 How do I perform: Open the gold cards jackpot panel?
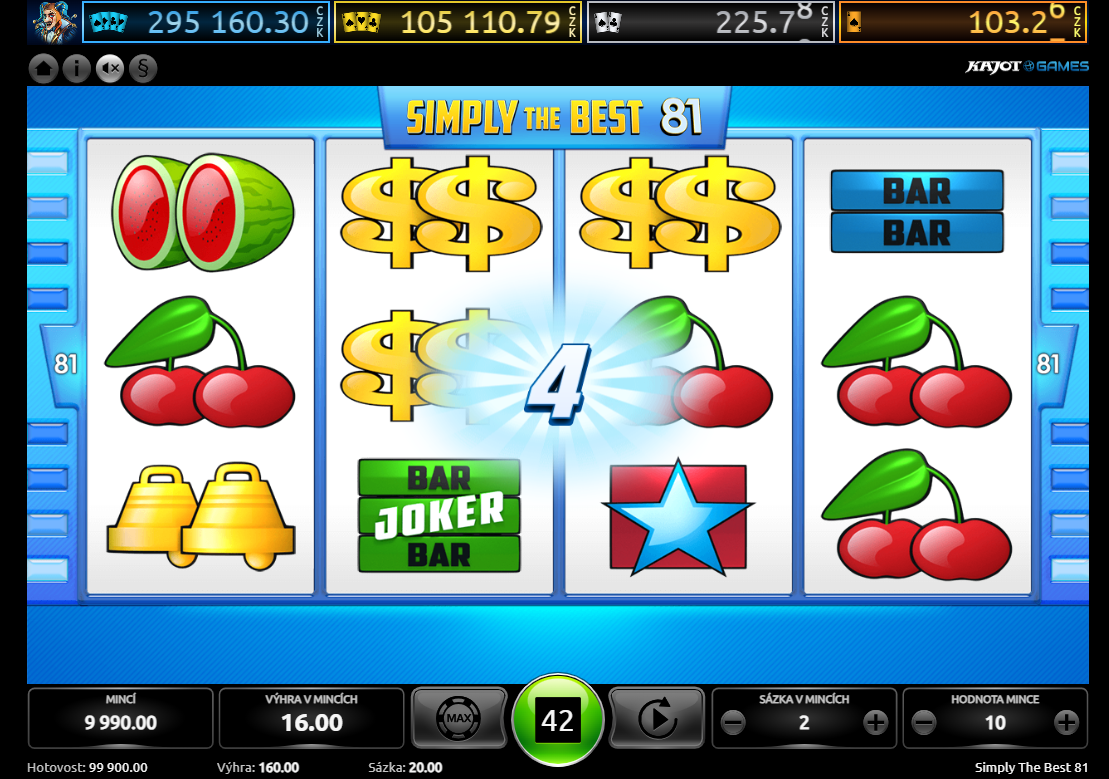[458, 22]
